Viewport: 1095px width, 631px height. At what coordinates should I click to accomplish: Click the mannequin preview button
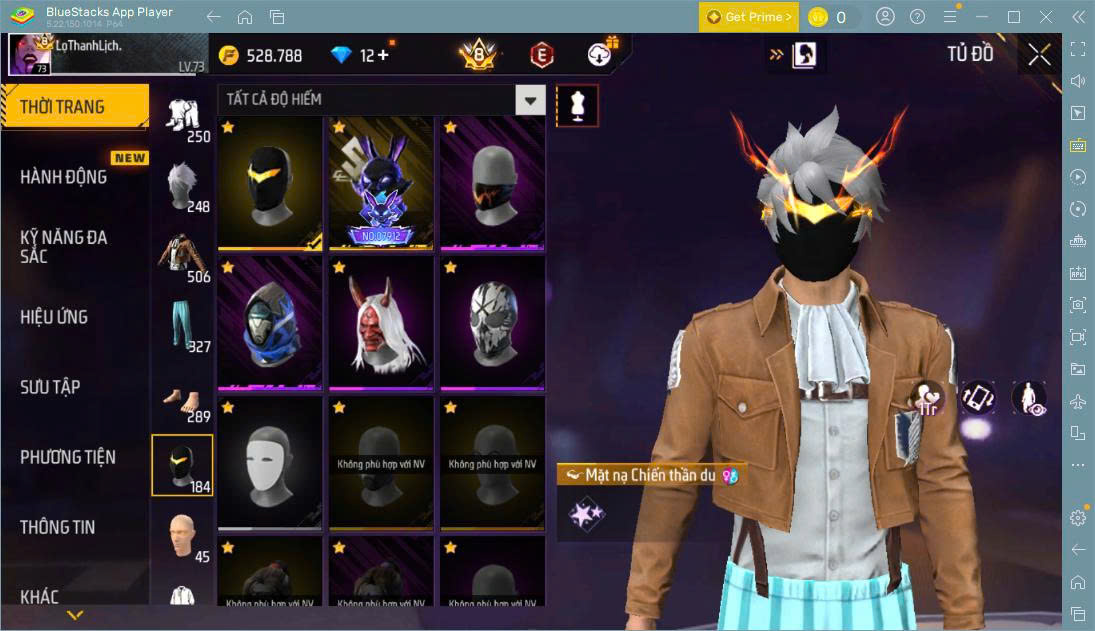(577, 104)
